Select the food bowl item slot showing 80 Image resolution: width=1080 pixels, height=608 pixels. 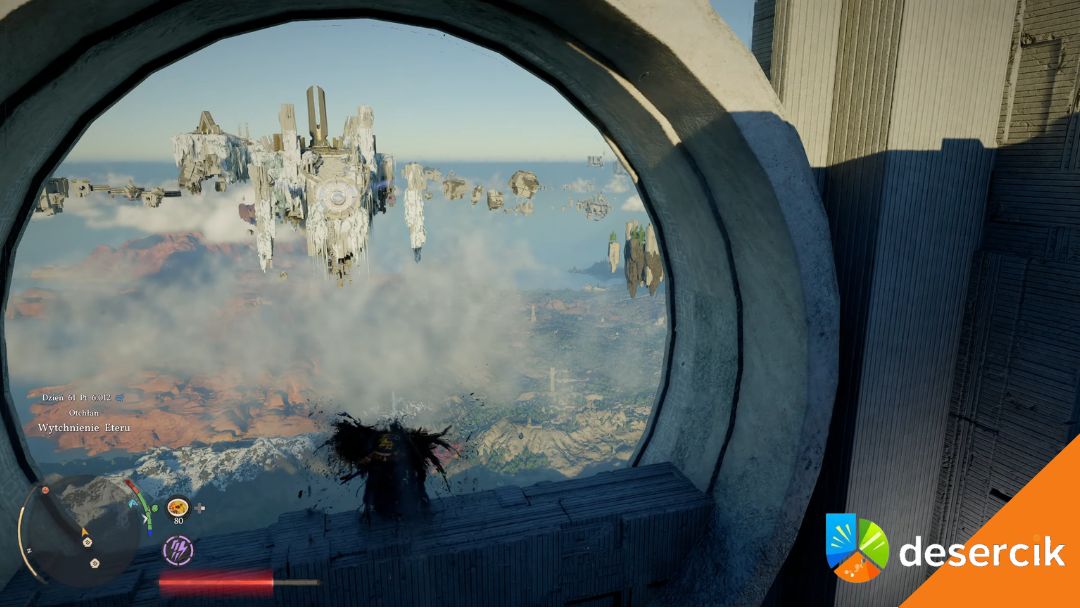[178, 507]
